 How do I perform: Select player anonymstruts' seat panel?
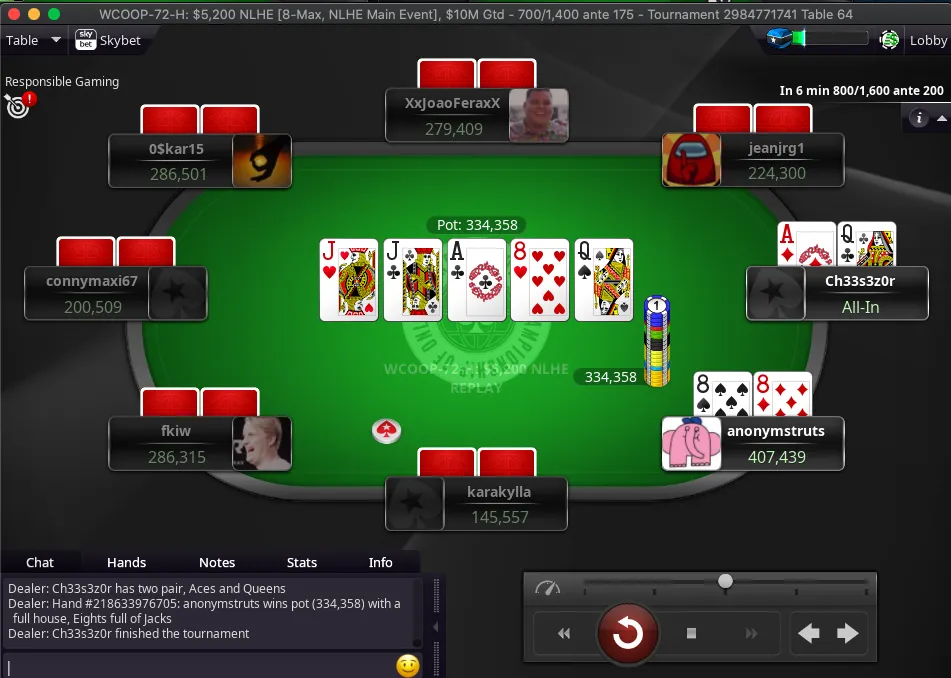tap(775, 444)
